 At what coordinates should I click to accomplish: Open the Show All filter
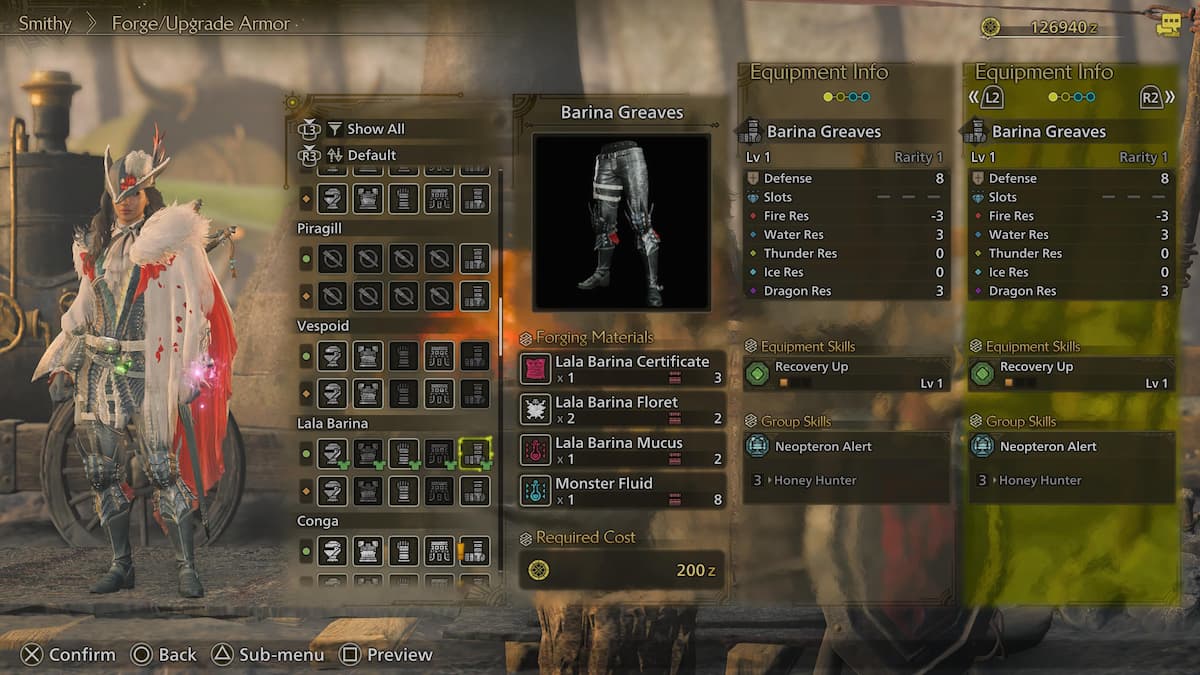pyautogui.click(x=375, y=129)
